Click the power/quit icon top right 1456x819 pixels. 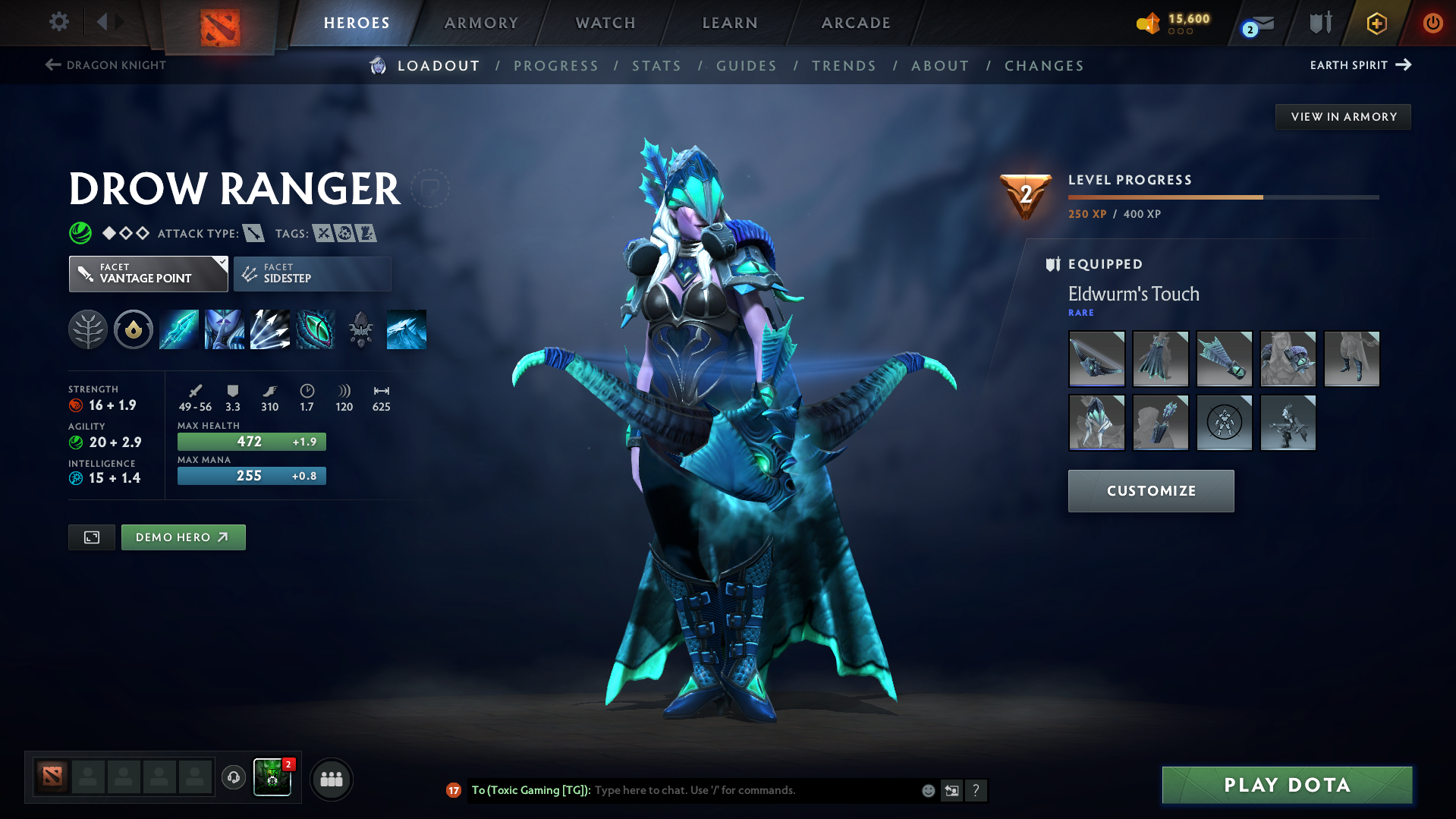click(1432, 23)
